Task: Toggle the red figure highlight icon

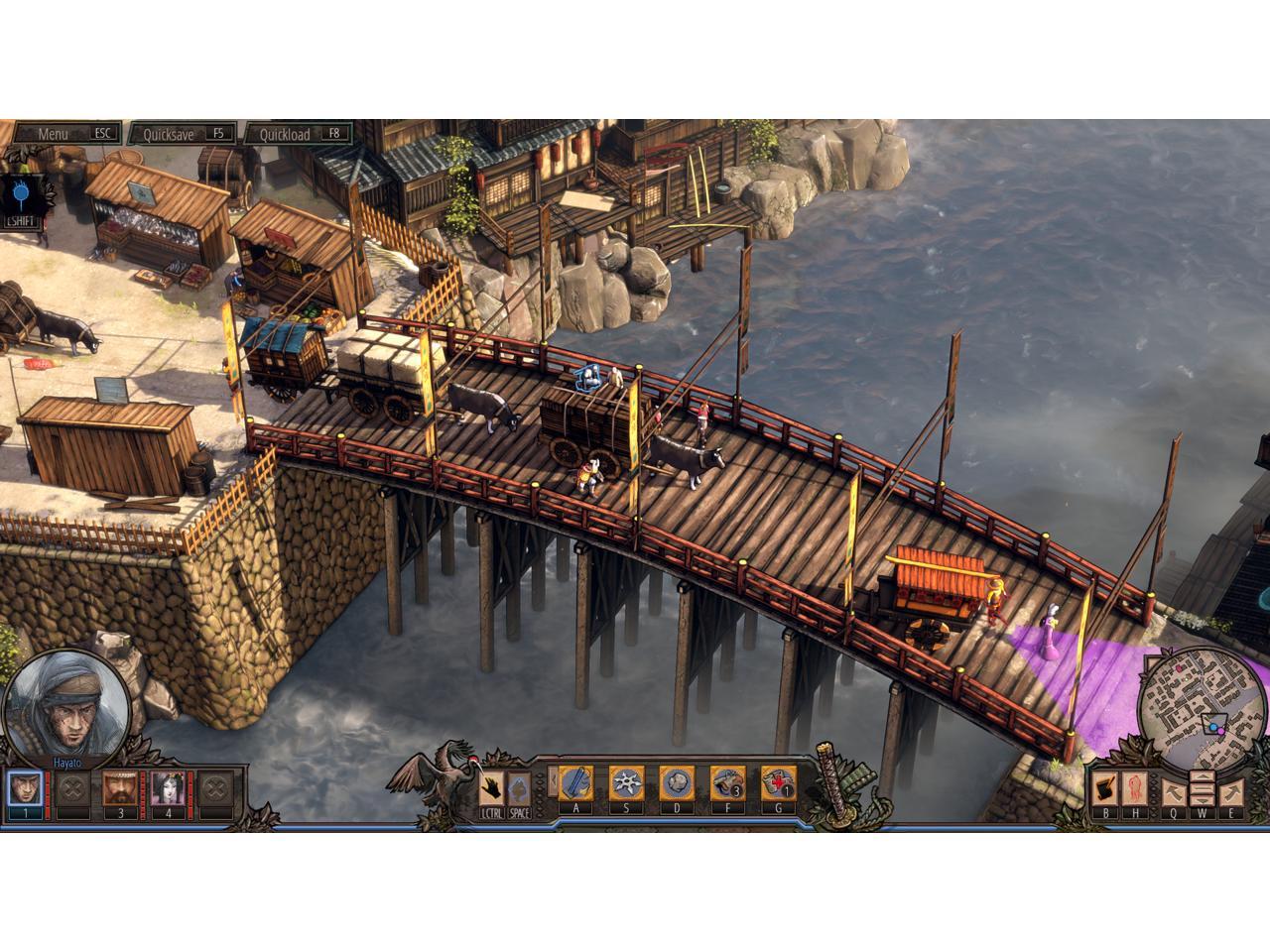Action: pos(1133,790)
